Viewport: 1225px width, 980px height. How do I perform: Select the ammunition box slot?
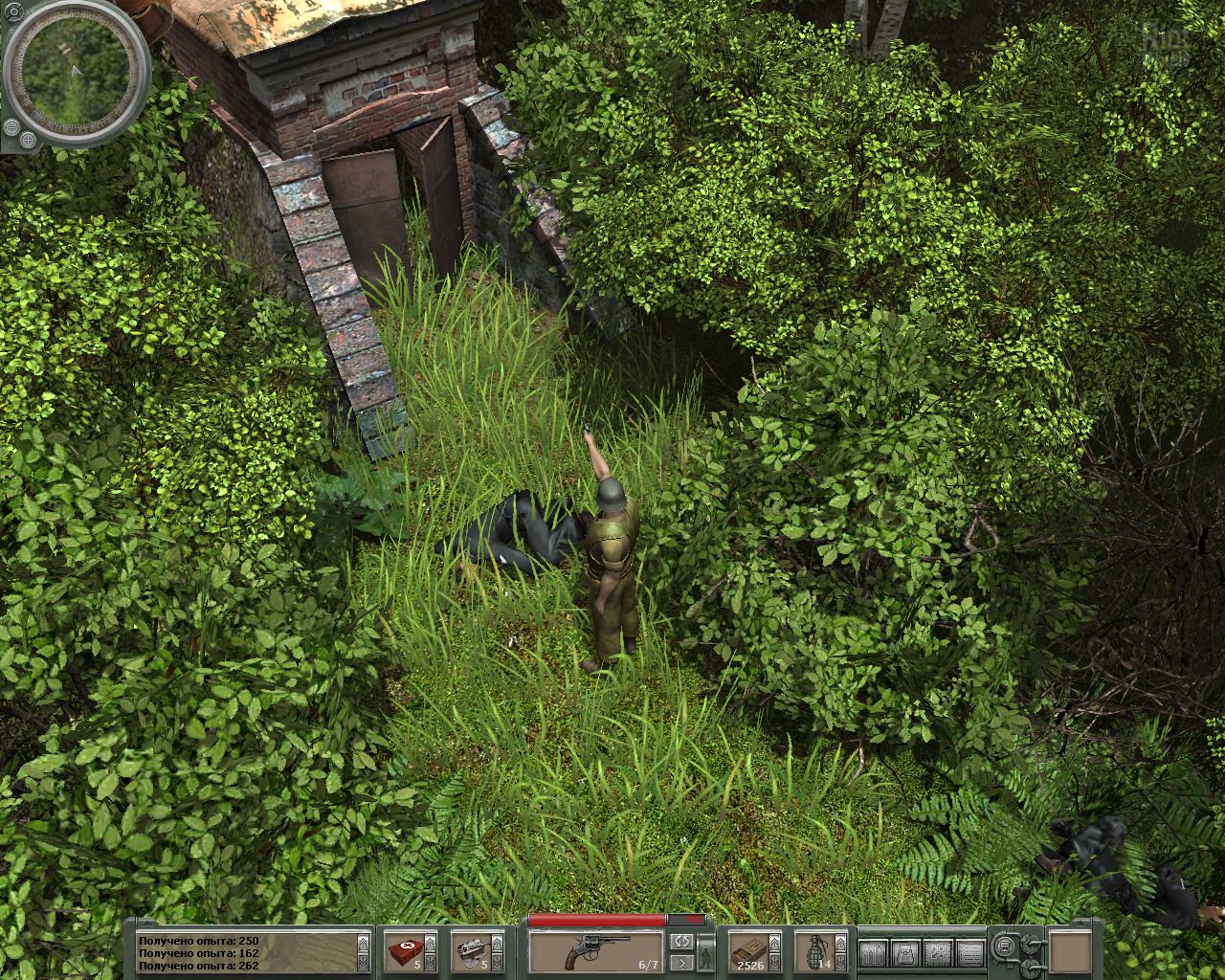tap(749, 952)
